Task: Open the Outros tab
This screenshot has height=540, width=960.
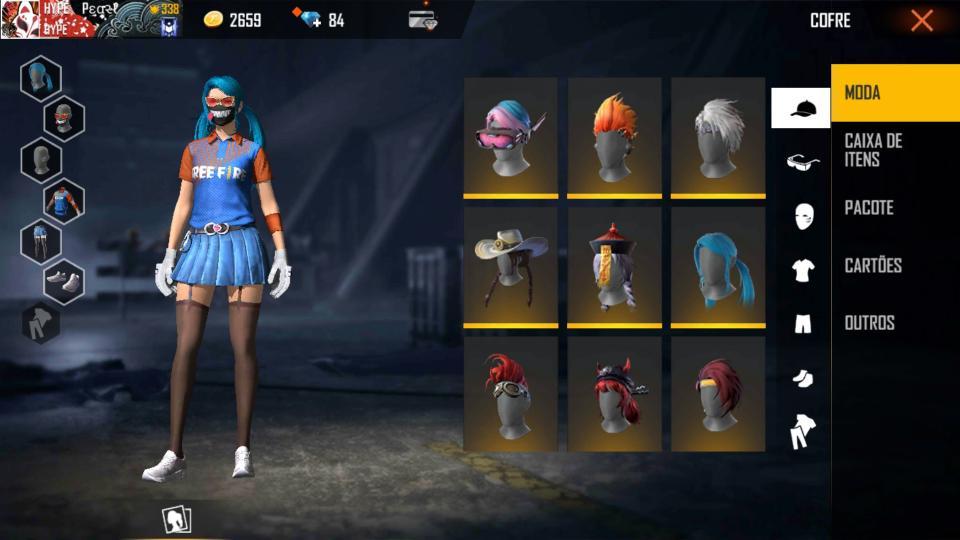Action: click(x=894, y=323)
